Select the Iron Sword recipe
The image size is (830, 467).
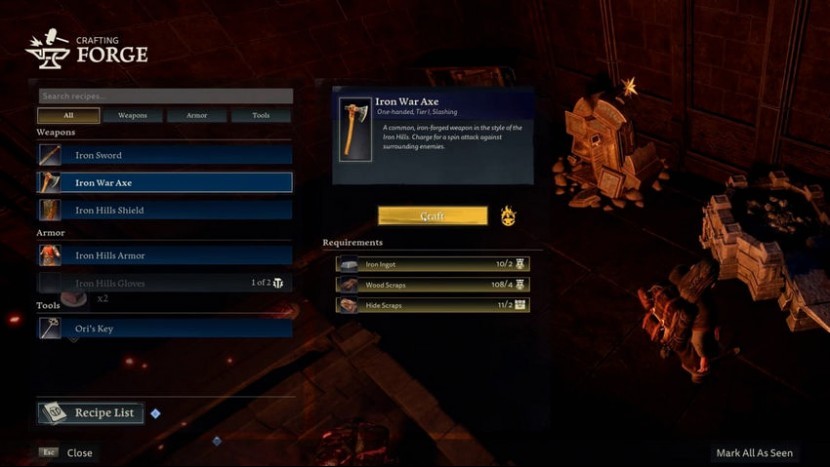coord(165,155)
